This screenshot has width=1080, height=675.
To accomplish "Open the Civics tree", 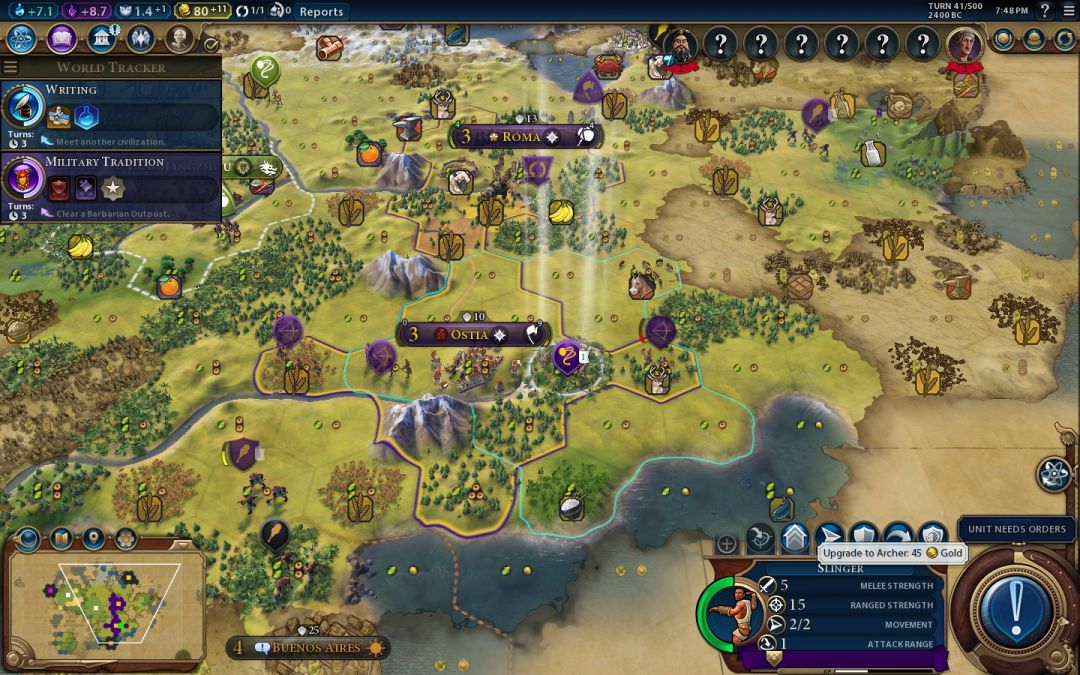I will (x=61, y=39).
